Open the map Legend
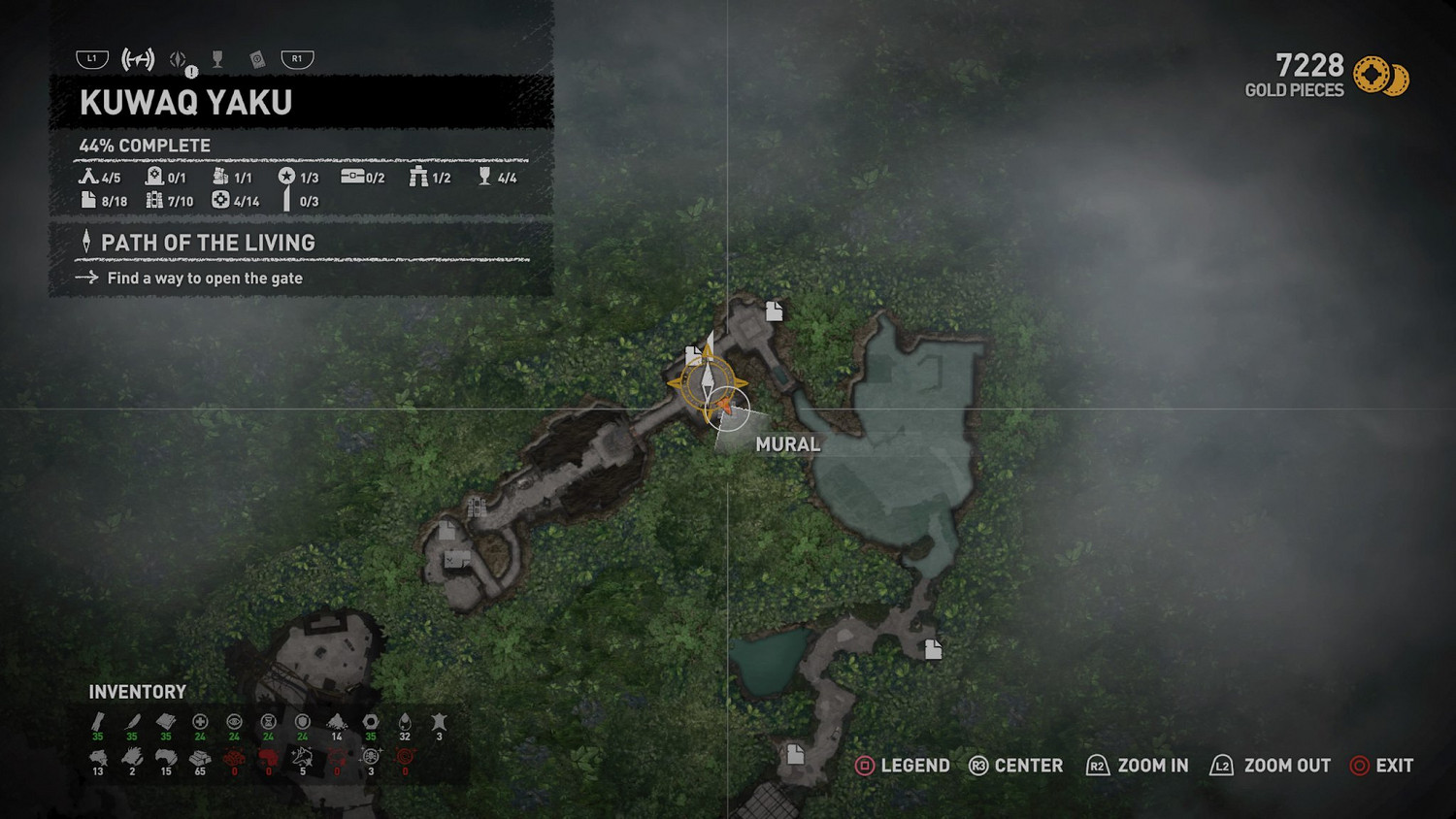1456x819 pixels. (902, 766)
